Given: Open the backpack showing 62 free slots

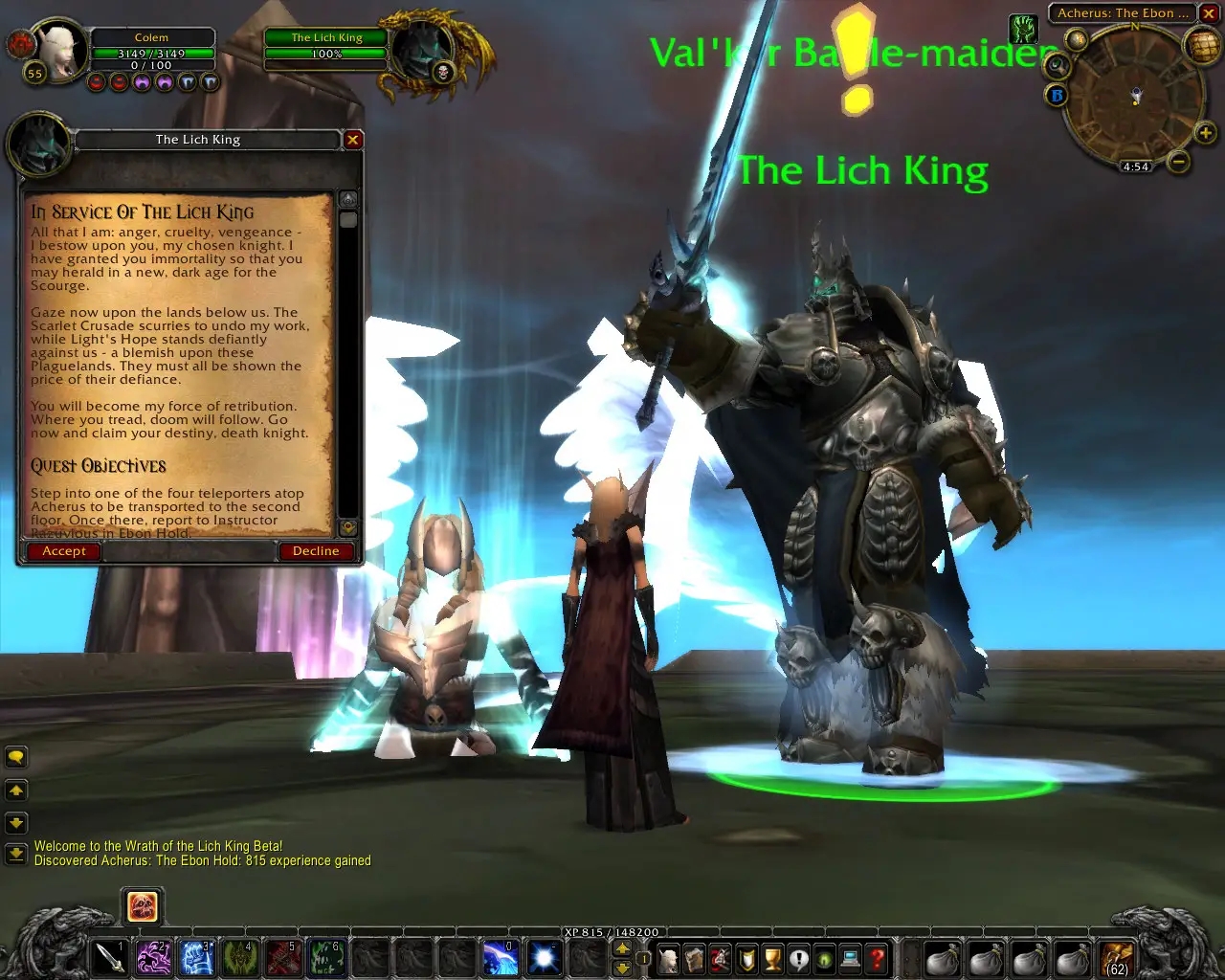Looking at the screenshot, I should tap(1116, 957).
